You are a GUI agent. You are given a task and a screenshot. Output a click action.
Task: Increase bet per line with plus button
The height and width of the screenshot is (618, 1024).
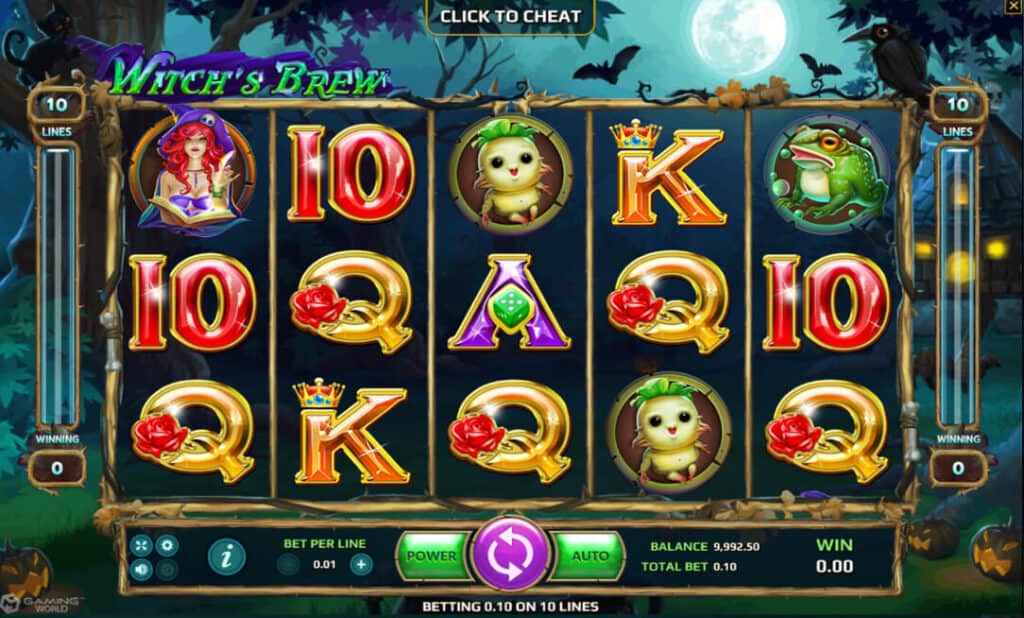(361, 564)
